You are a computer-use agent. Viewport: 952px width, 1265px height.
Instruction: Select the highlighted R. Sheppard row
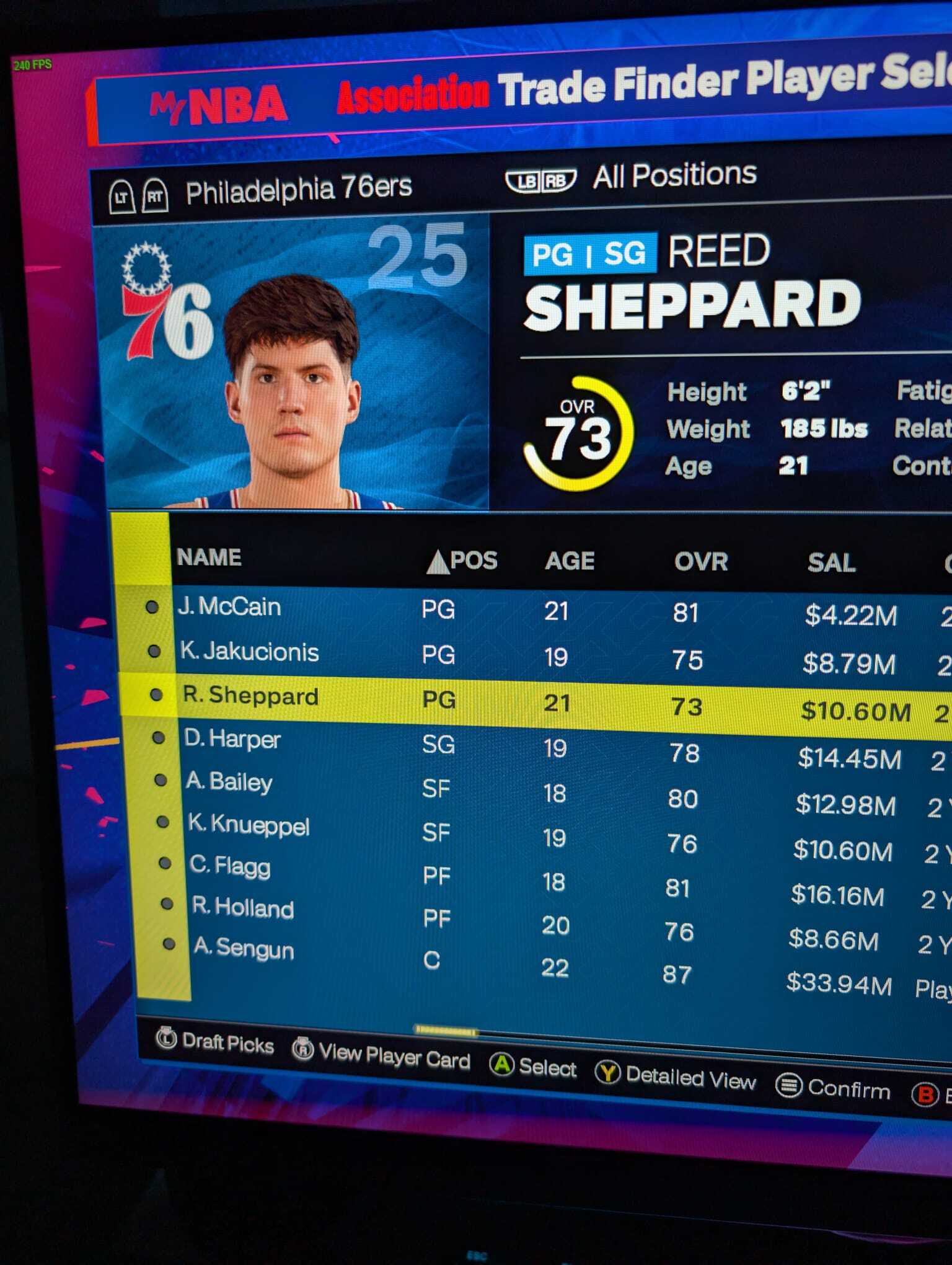250,696
